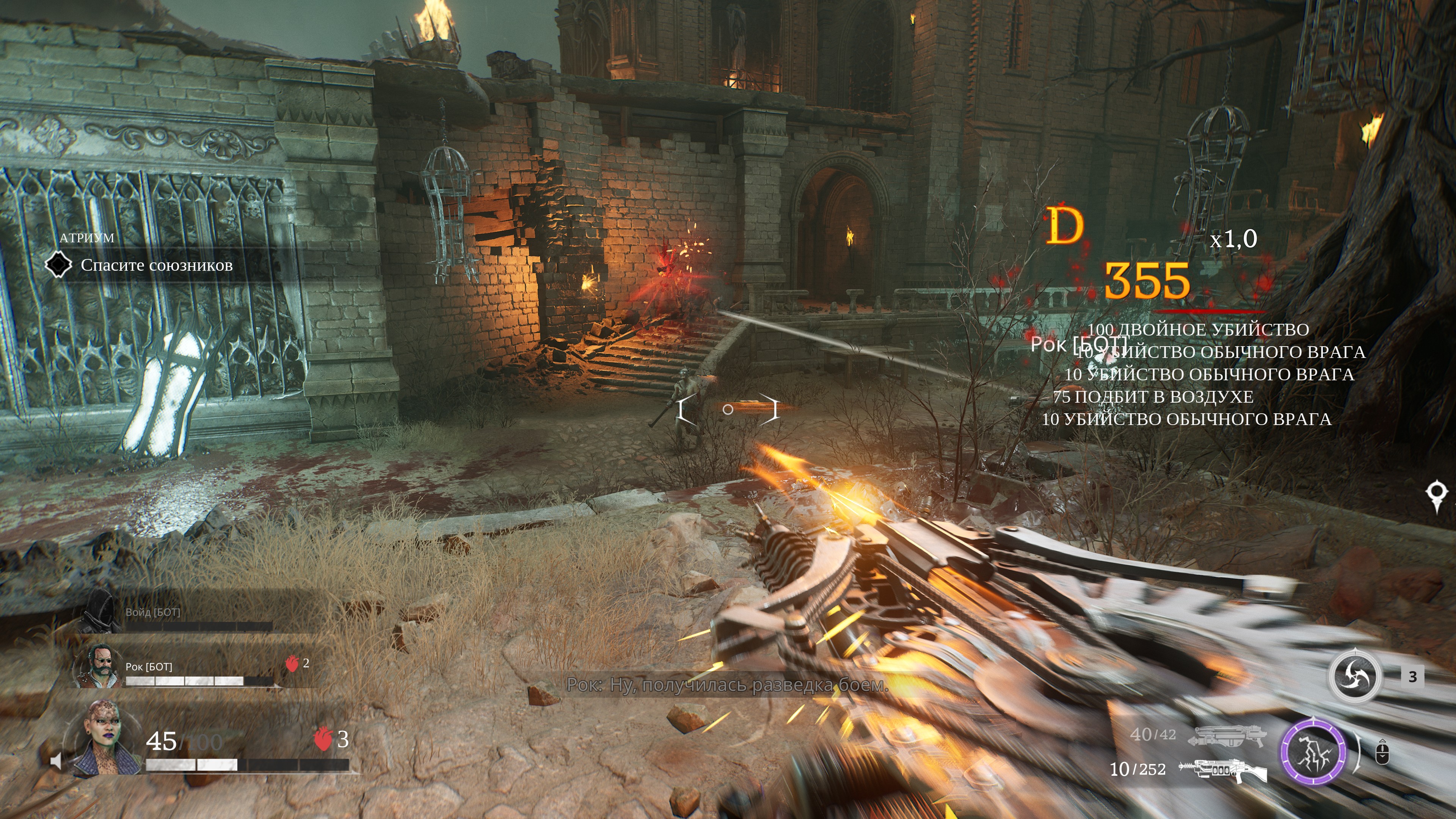The width and height of the screenshot is (1456, 819).
Task: Click the speaker icon beside your portrait
Action: point(55,761)
